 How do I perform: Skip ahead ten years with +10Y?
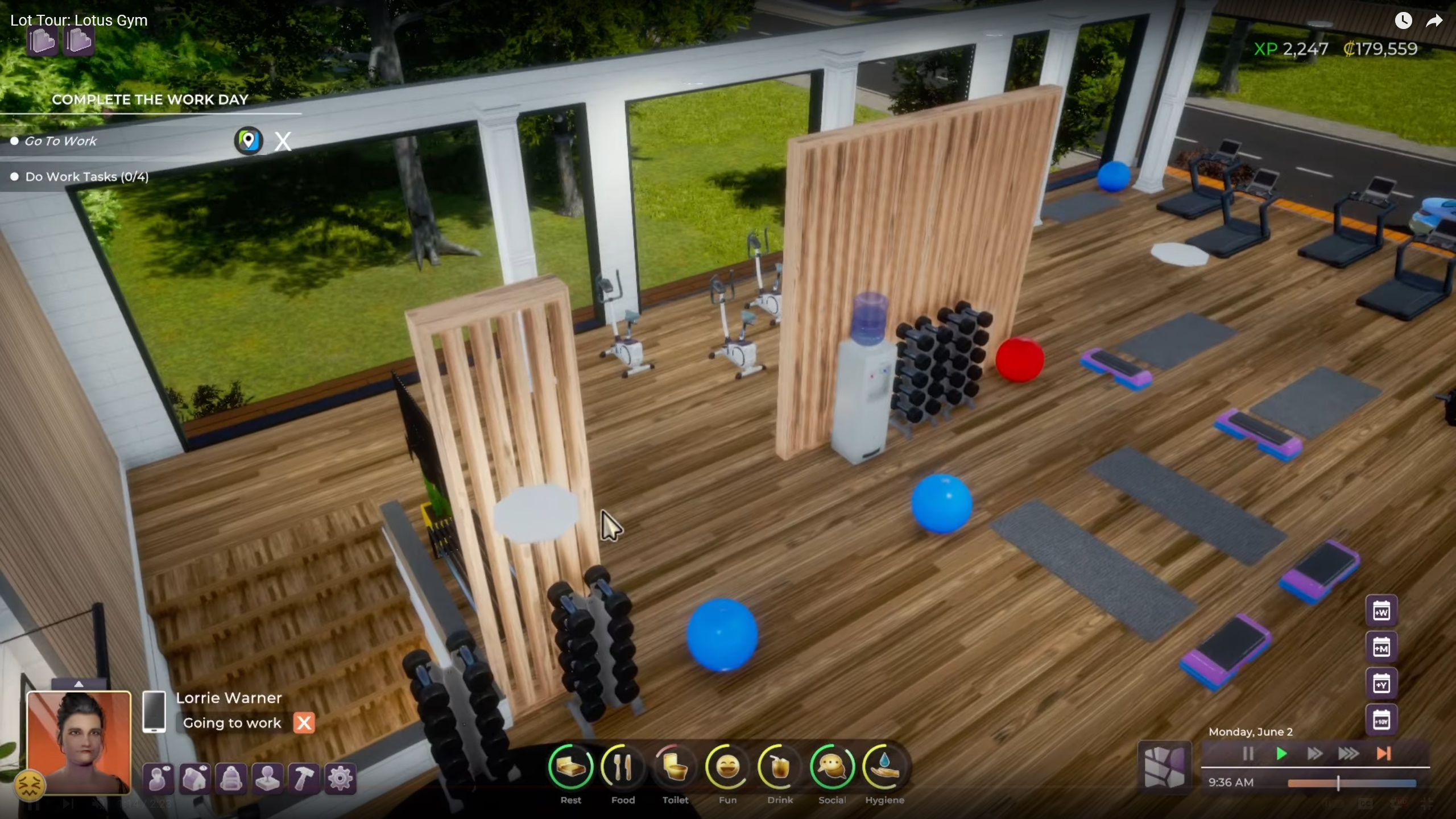pos(1382,719)
